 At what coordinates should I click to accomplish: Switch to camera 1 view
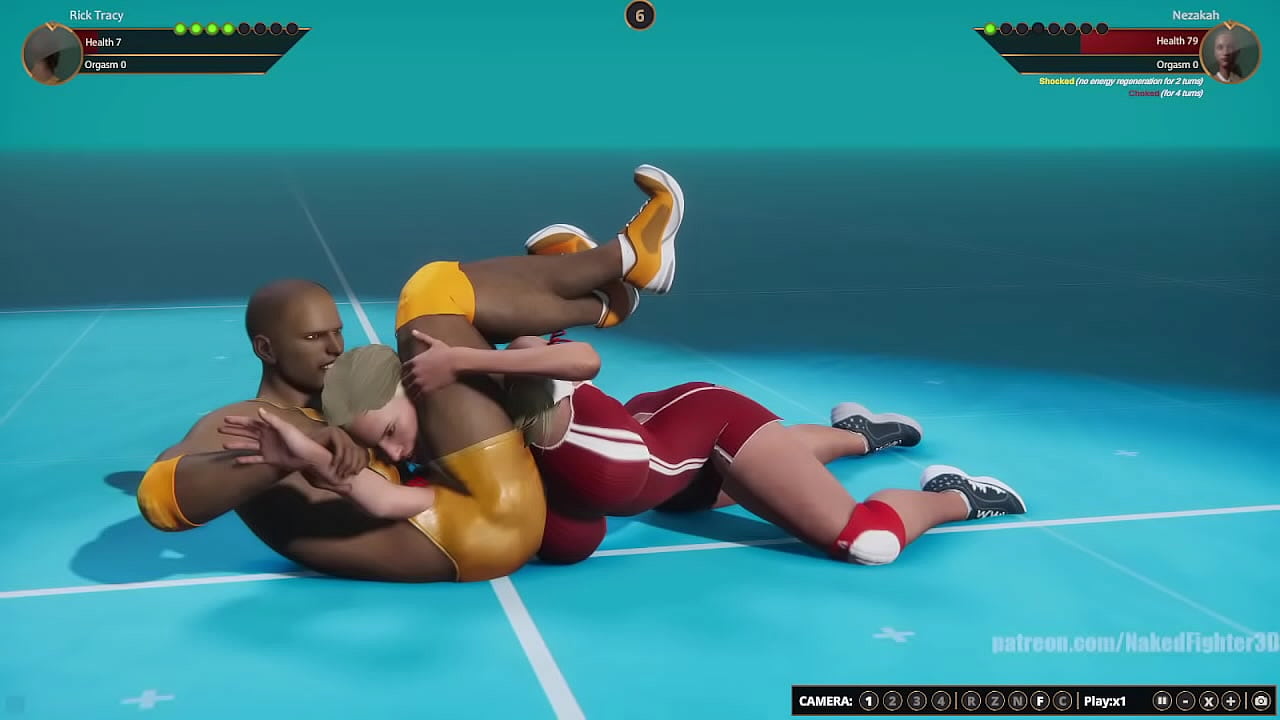(869, 700)
